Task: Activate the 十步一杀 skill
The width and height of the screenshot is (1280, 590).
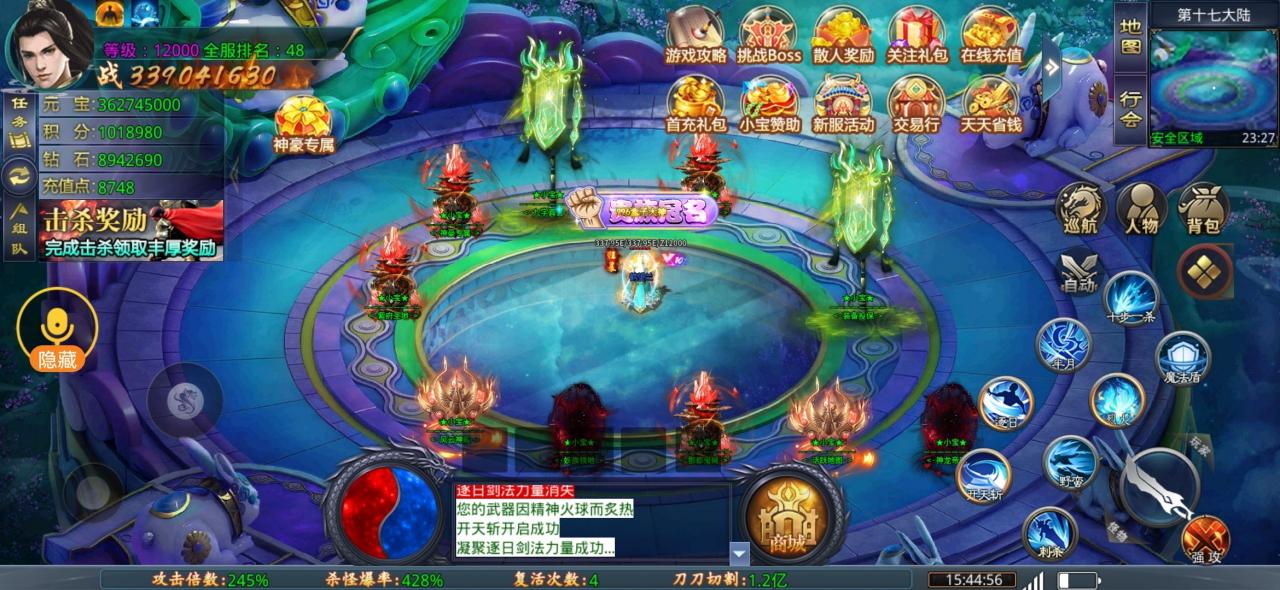Action: point(1131,297)
